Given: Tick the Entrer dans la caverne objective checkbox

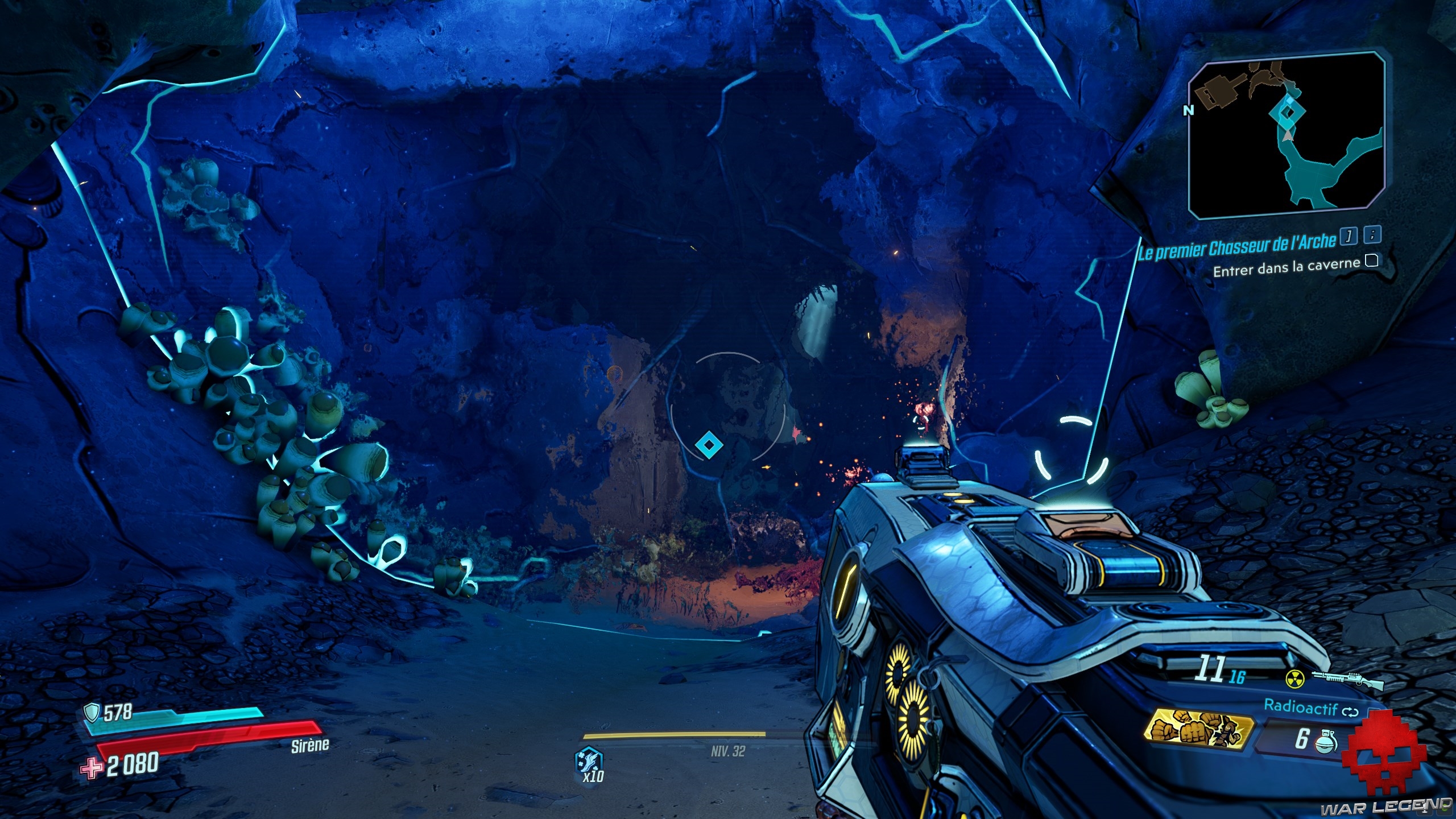Looking at the screenshot, I should [1371, 261].
